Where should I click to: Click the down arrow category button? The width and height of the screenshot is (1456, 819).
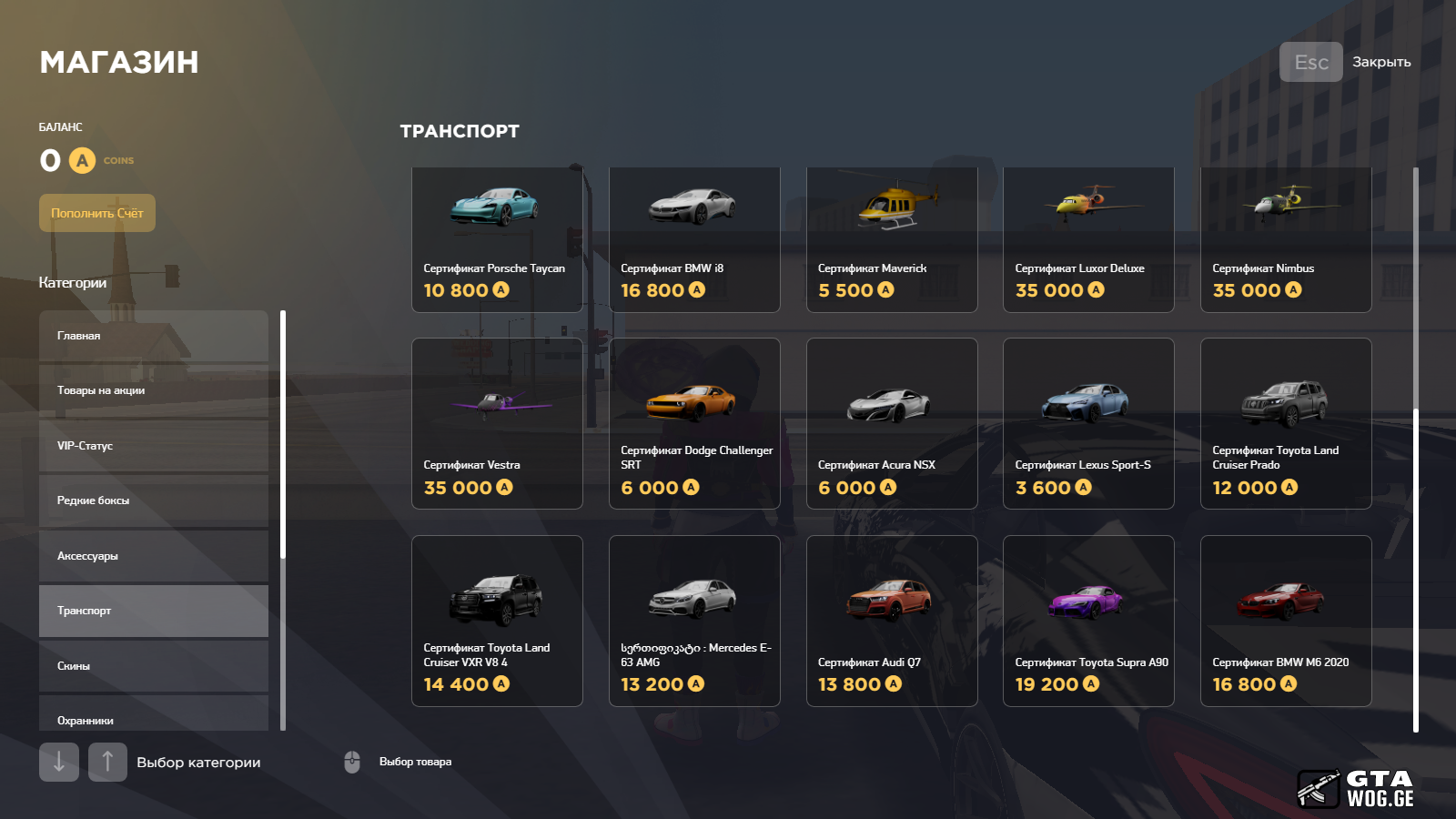pos(59,762)
